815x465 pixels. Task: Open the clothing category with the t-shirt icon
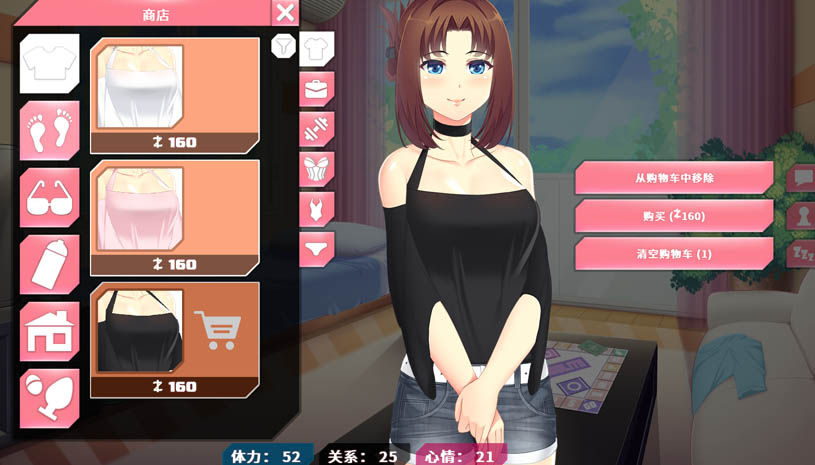point(49,64)
